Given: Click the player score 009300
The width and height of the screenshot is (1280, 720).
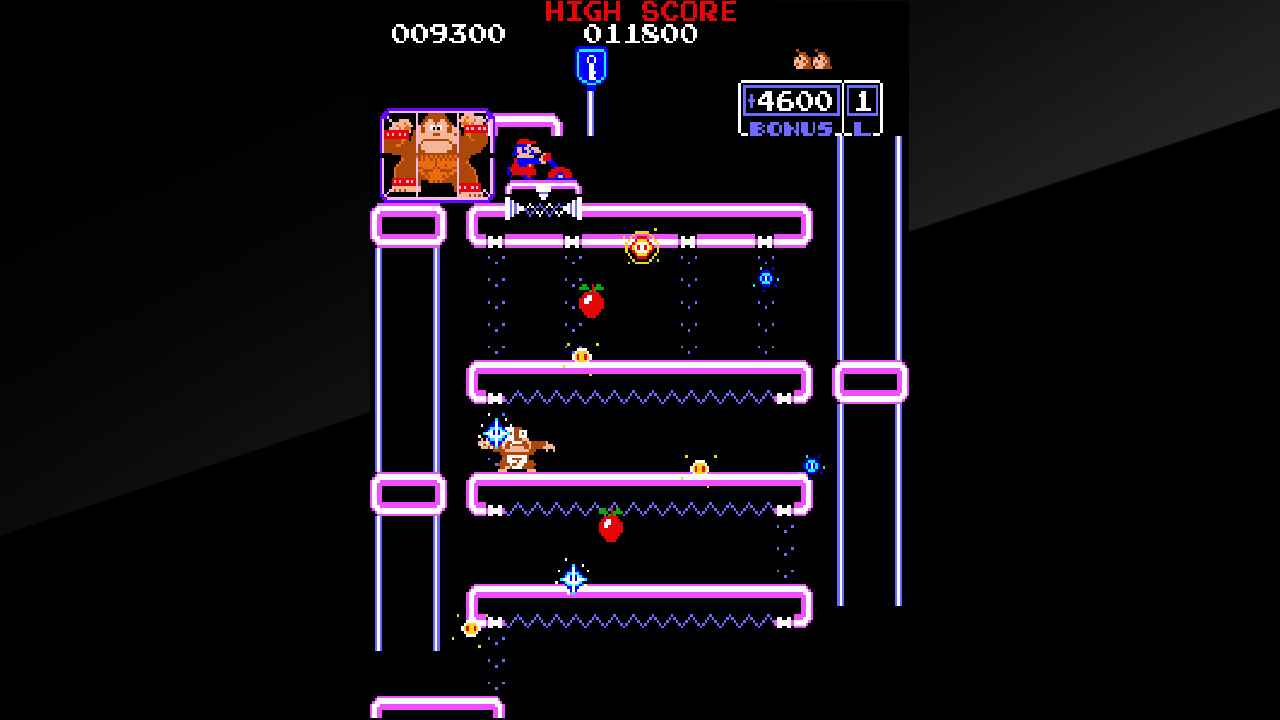Looking at the screenshot, I should click(447, 34).
